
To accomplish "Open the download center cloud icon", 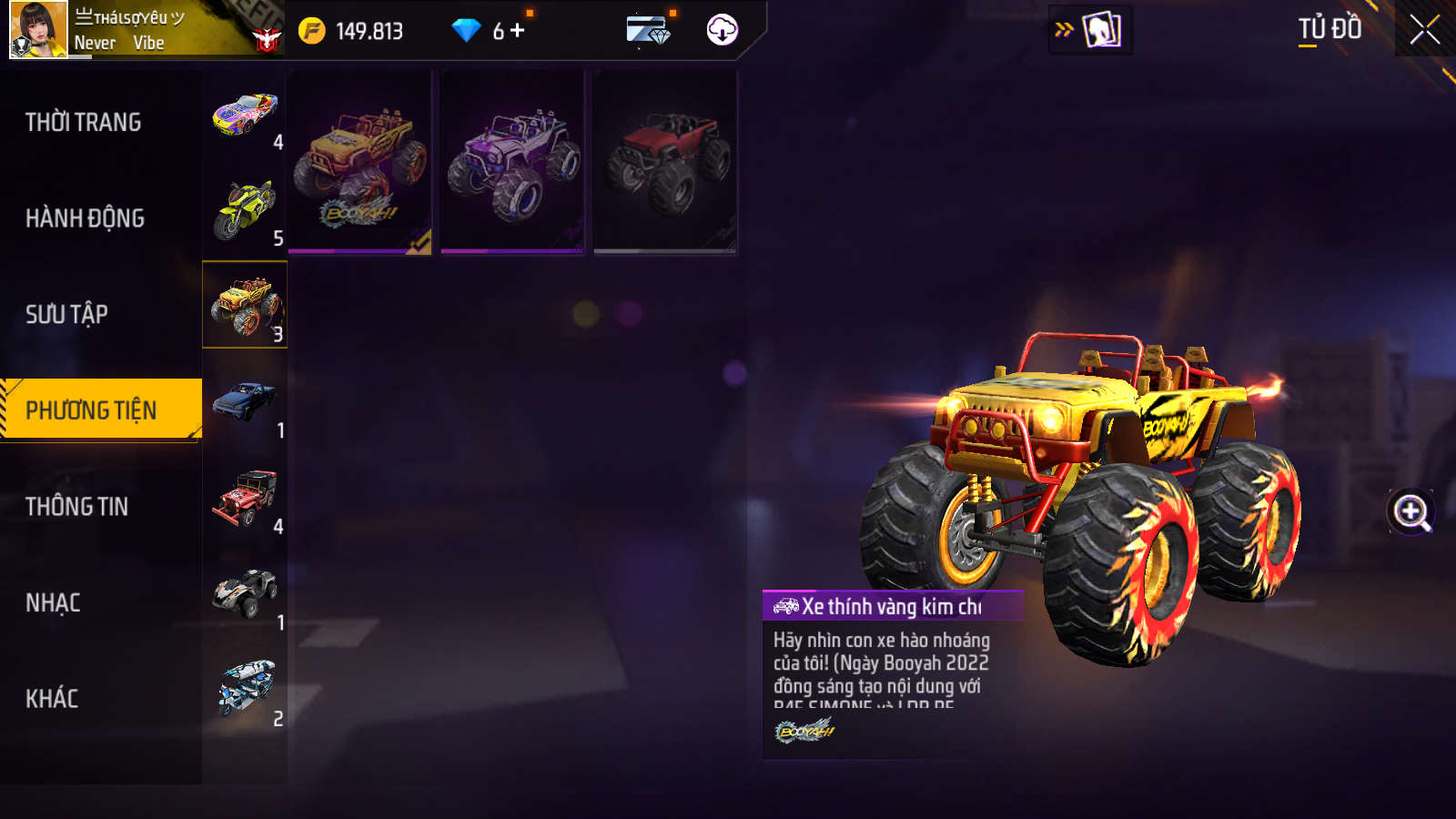I will 722,30.
